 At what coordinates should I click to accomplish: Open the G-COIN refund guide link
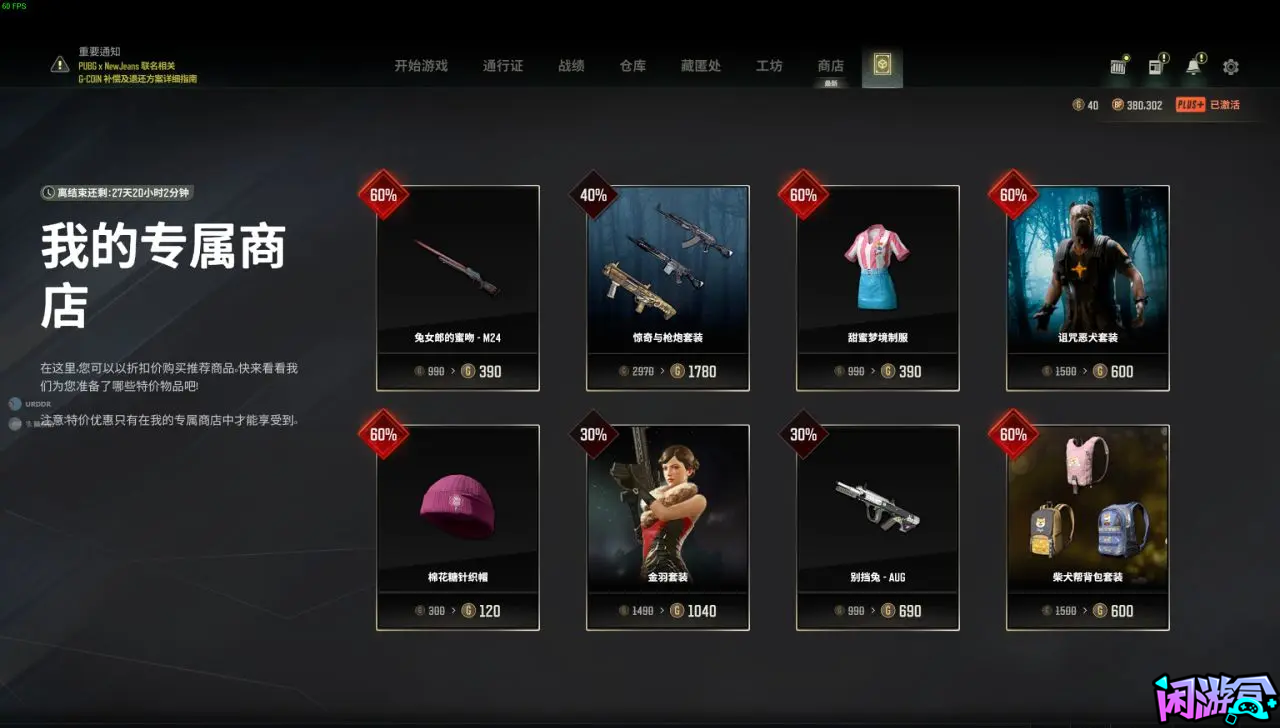point(137,78)
